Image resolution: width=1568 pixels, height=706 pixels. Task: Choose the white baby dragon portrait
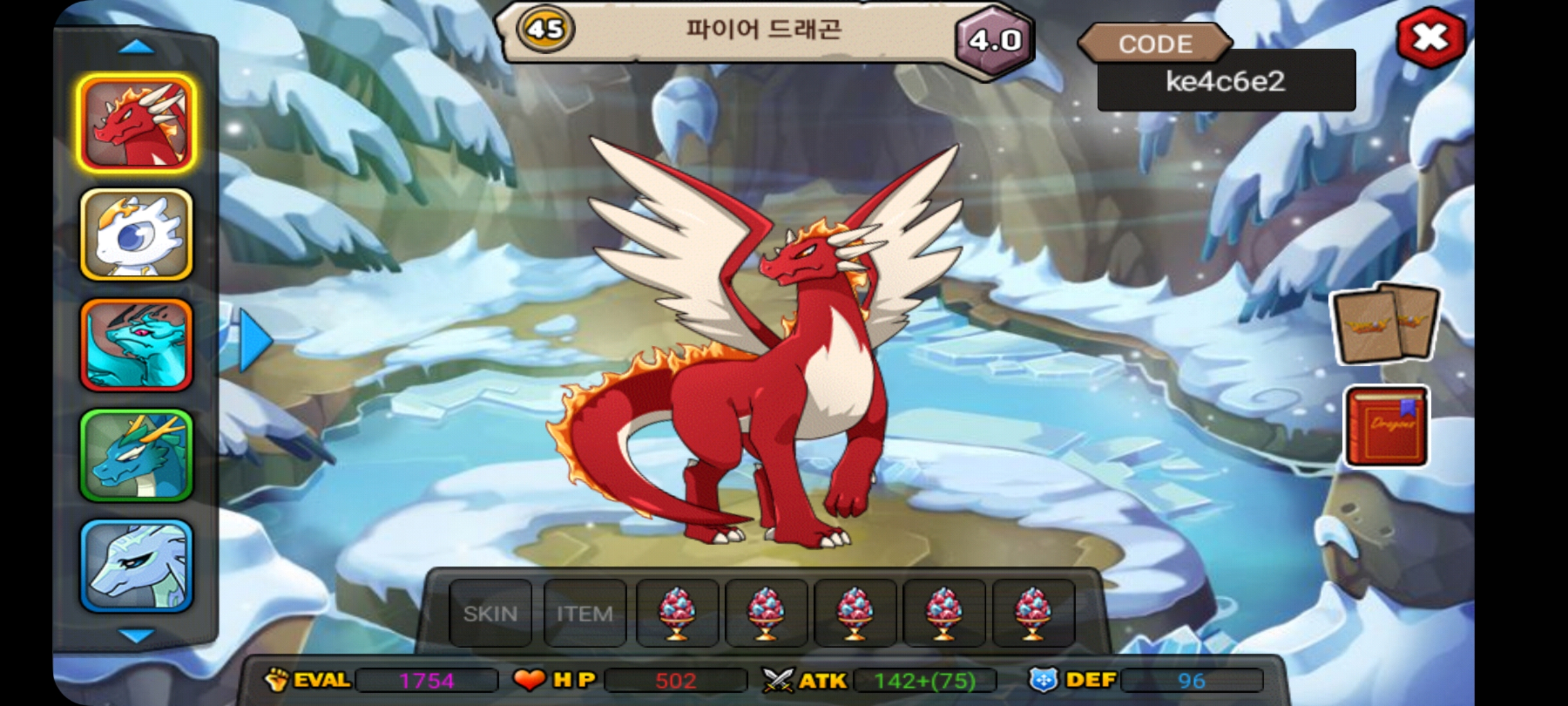[x=137, y=234]
